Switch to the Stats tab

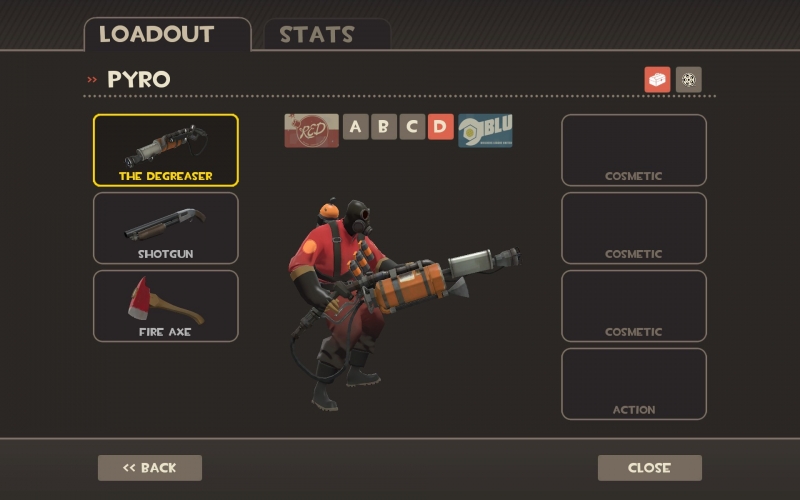[317, 35]
